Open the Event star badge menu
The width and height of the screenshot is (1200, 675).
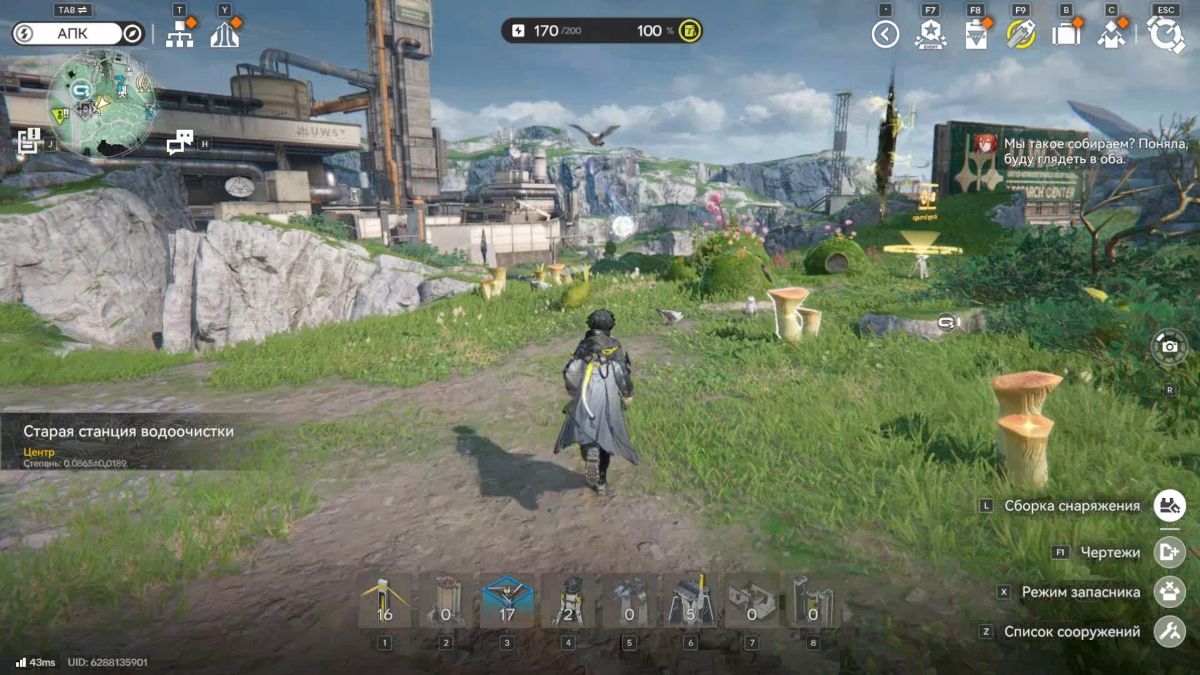pos(930,34)
